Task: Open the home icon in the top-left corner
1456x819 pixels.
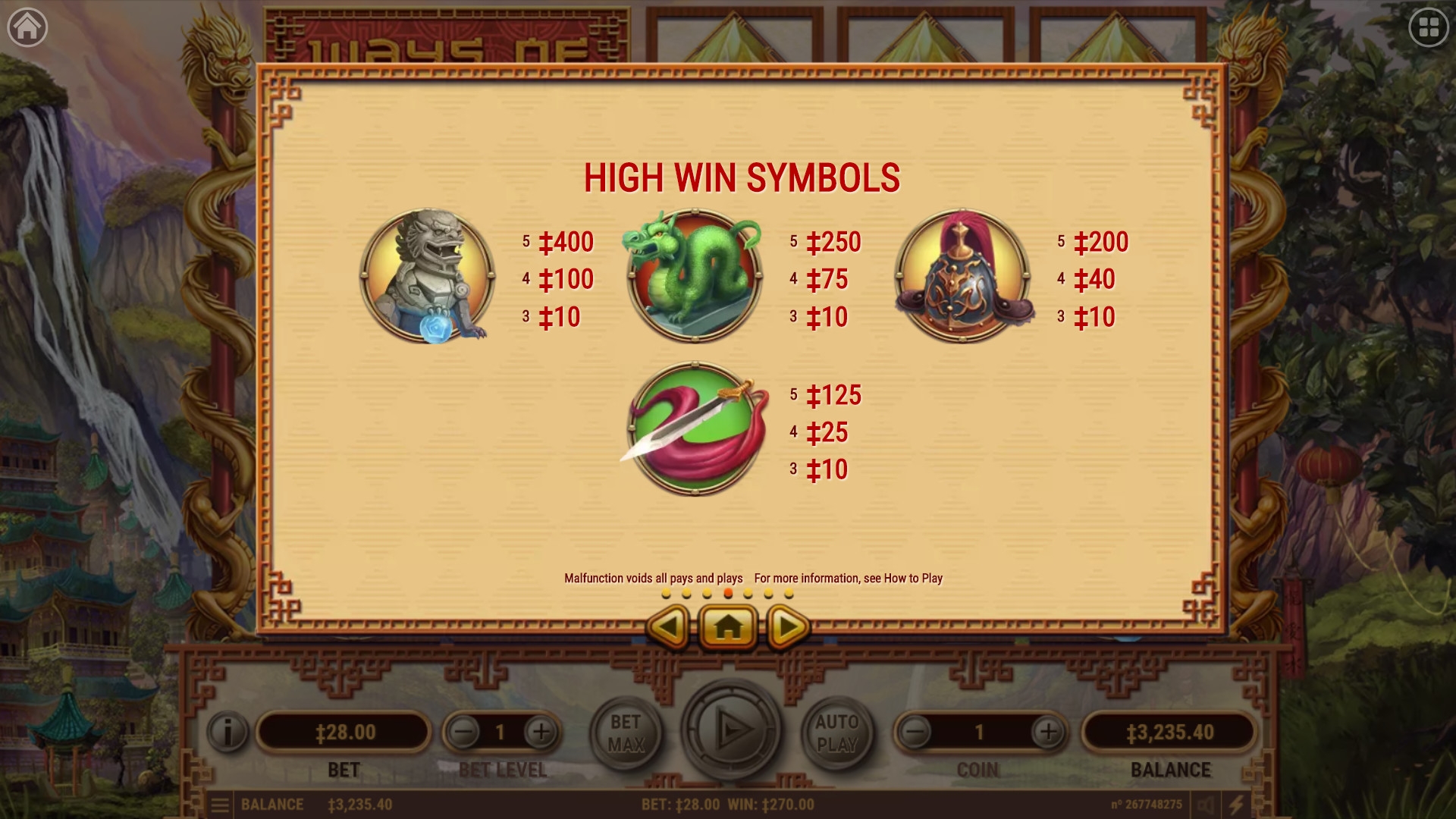Action: click(27, 27)
